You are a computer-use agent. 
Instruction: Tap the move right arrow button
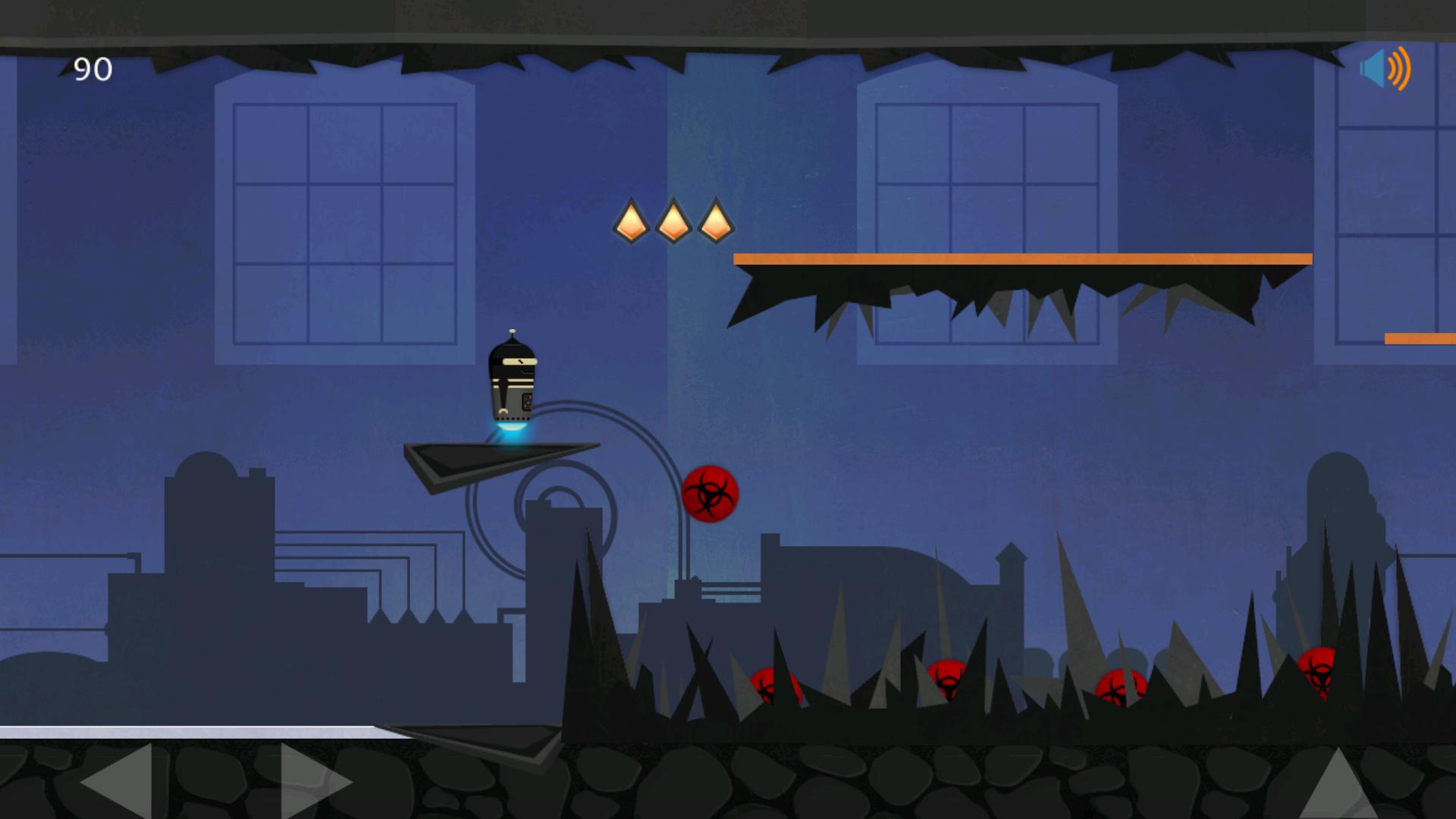(x=315, y=781)
